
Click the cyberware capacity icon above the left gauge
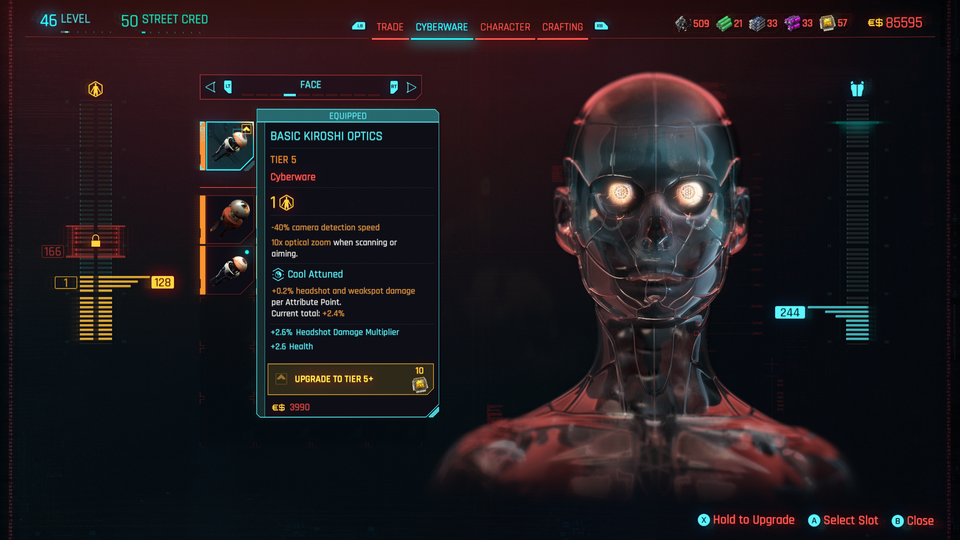click(96, 90)
